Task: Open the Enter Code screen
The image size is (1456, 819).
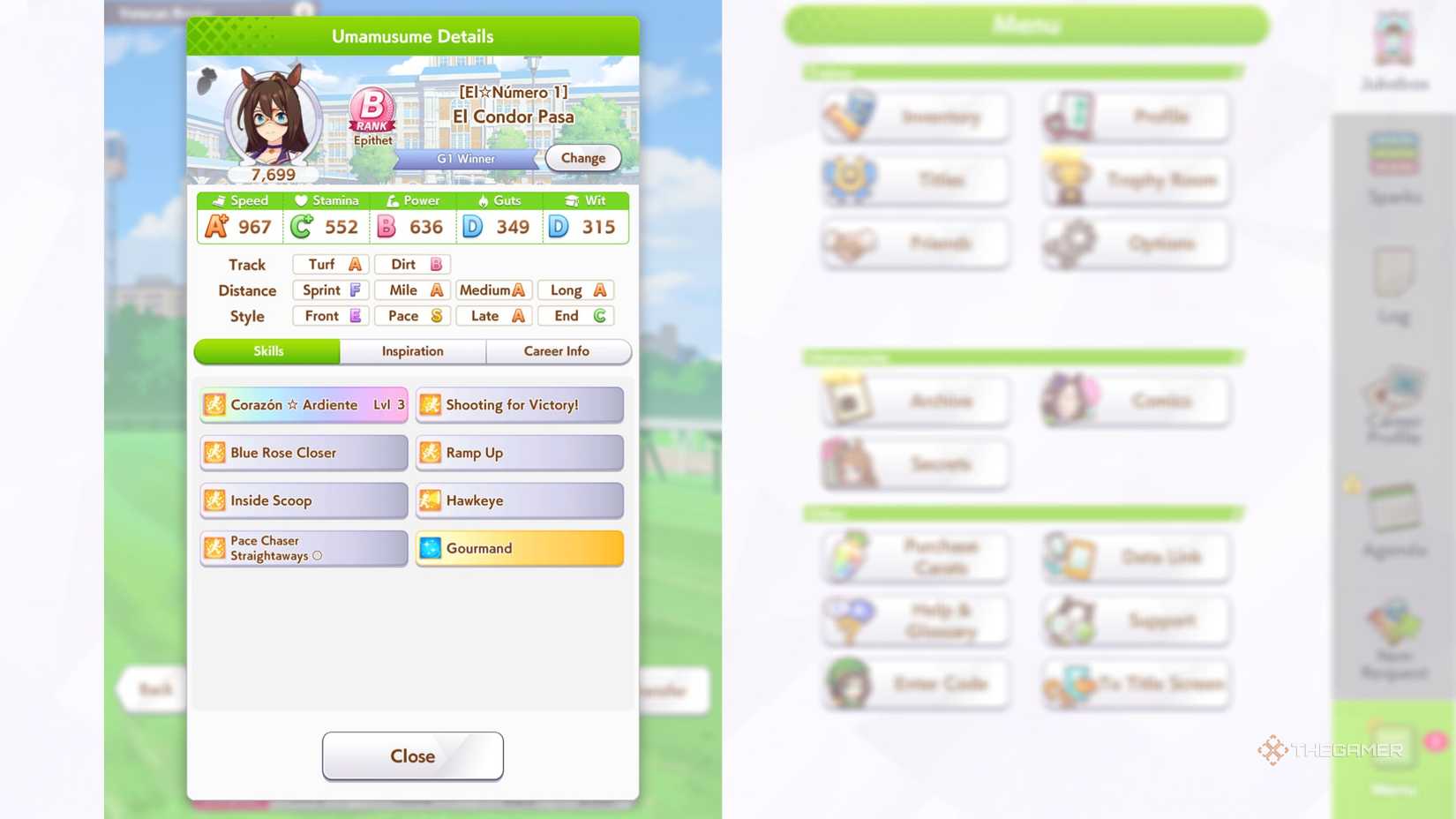Action: coord(914,684)
